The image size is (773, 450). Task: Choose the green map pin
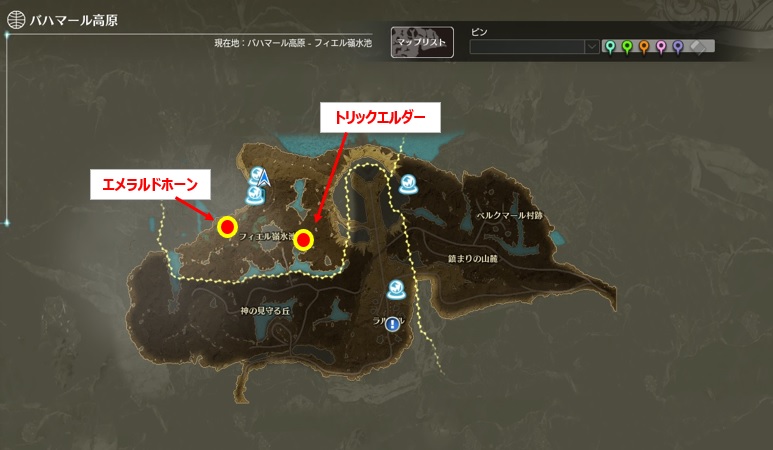627,46
